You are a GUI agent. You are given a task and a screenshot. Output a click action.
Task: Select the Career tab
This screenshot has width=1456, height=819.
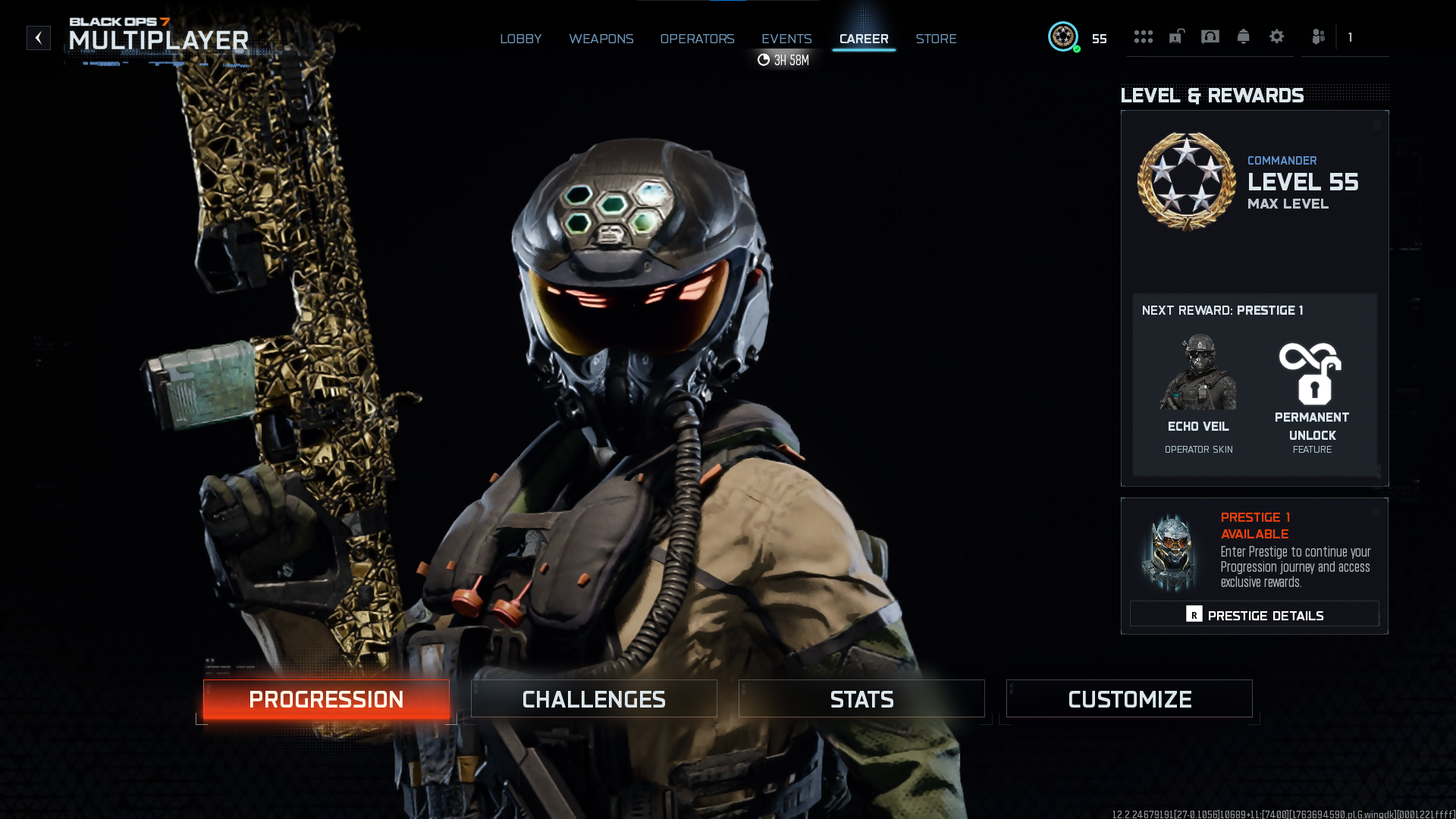coord(864,39)
